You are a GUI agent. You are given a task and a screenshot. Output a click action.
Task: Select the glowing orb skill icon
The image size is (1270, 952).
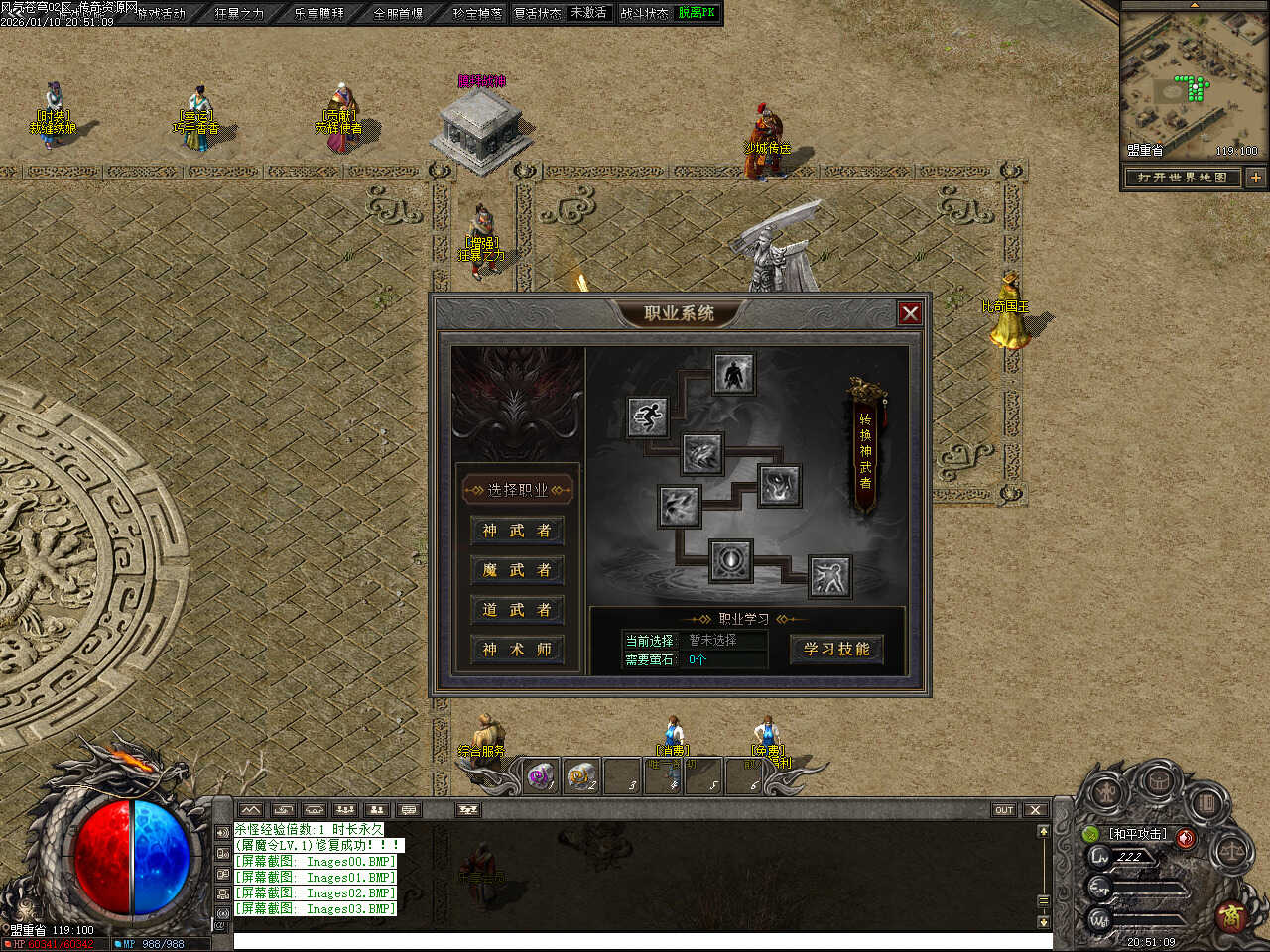point(731,560)
